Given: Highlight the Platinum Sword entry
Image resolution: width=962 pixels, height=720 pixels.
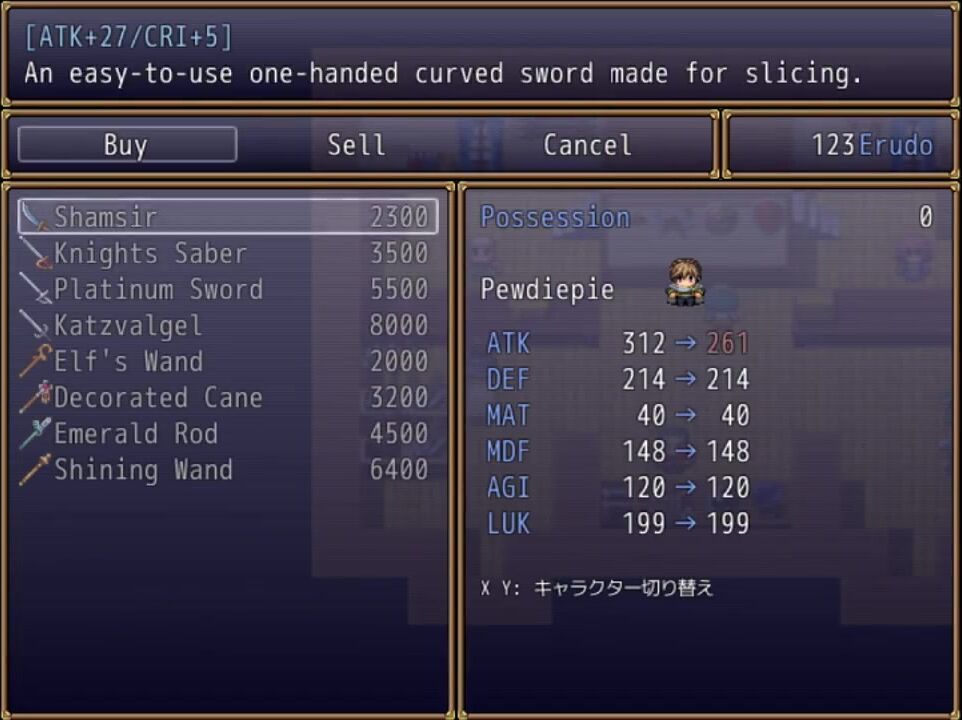Looking at the screenshot, I should (x=228, y=289).
